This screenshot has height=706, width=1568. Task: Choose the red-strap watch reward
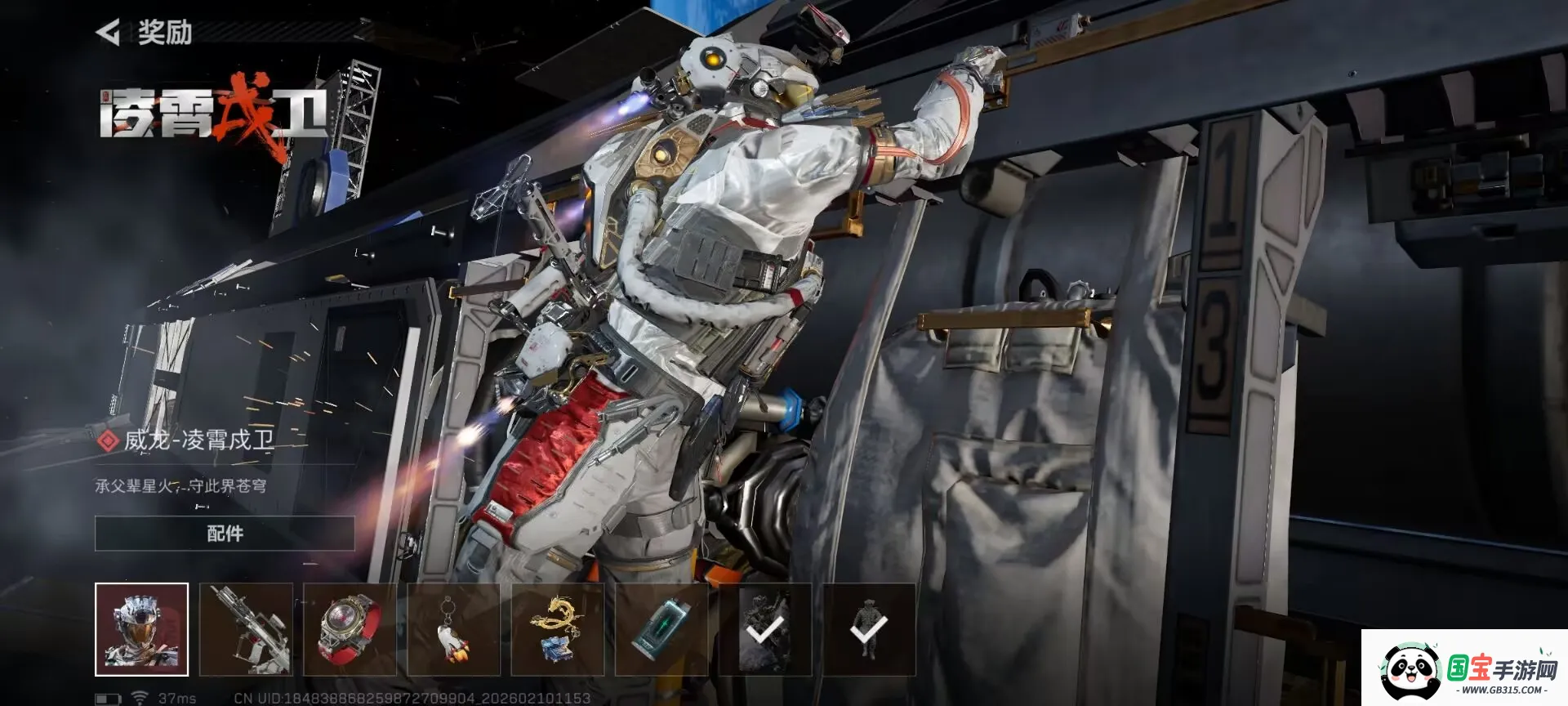pos(350,629)
